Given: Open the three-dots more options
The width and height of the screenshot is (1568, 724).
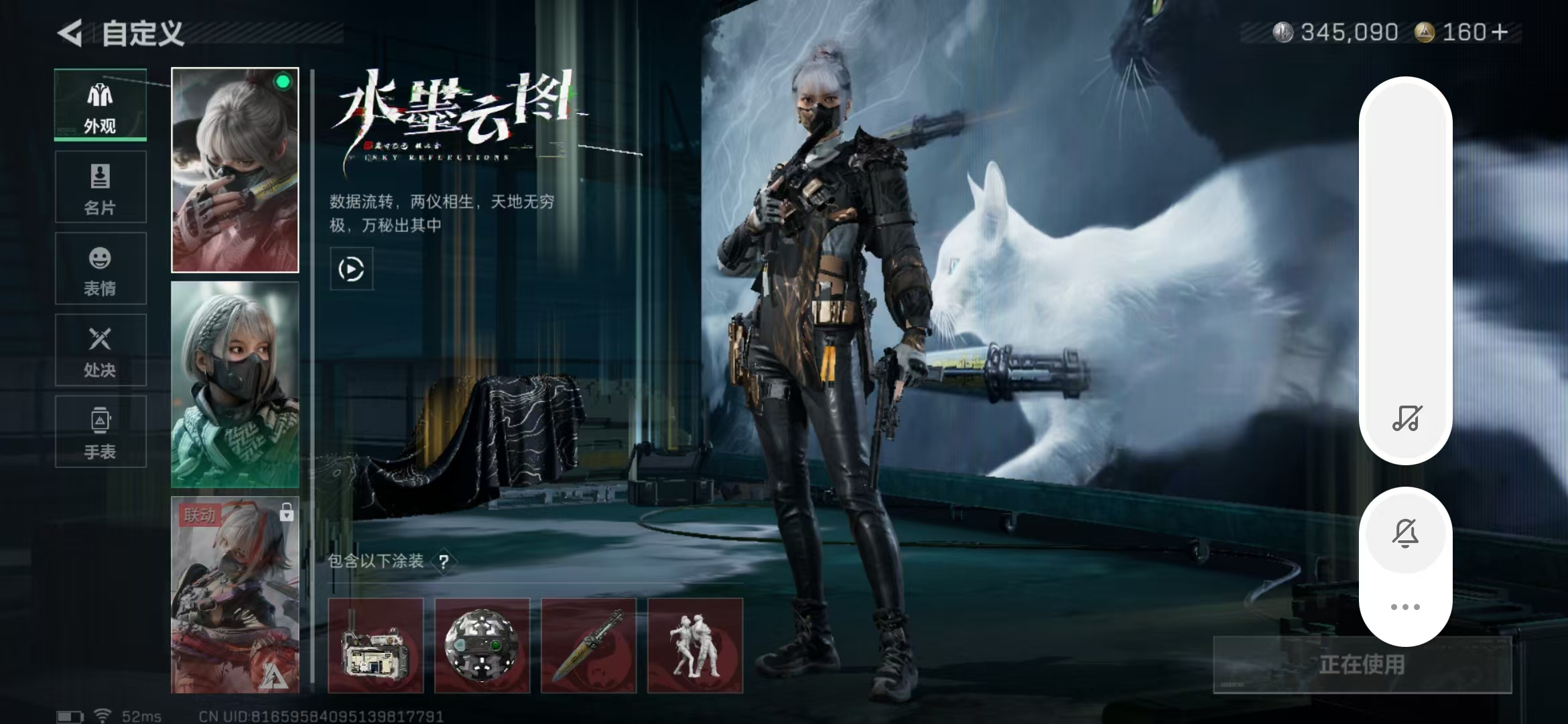Looking at the screenshot, I should (x=1406, y=607).
